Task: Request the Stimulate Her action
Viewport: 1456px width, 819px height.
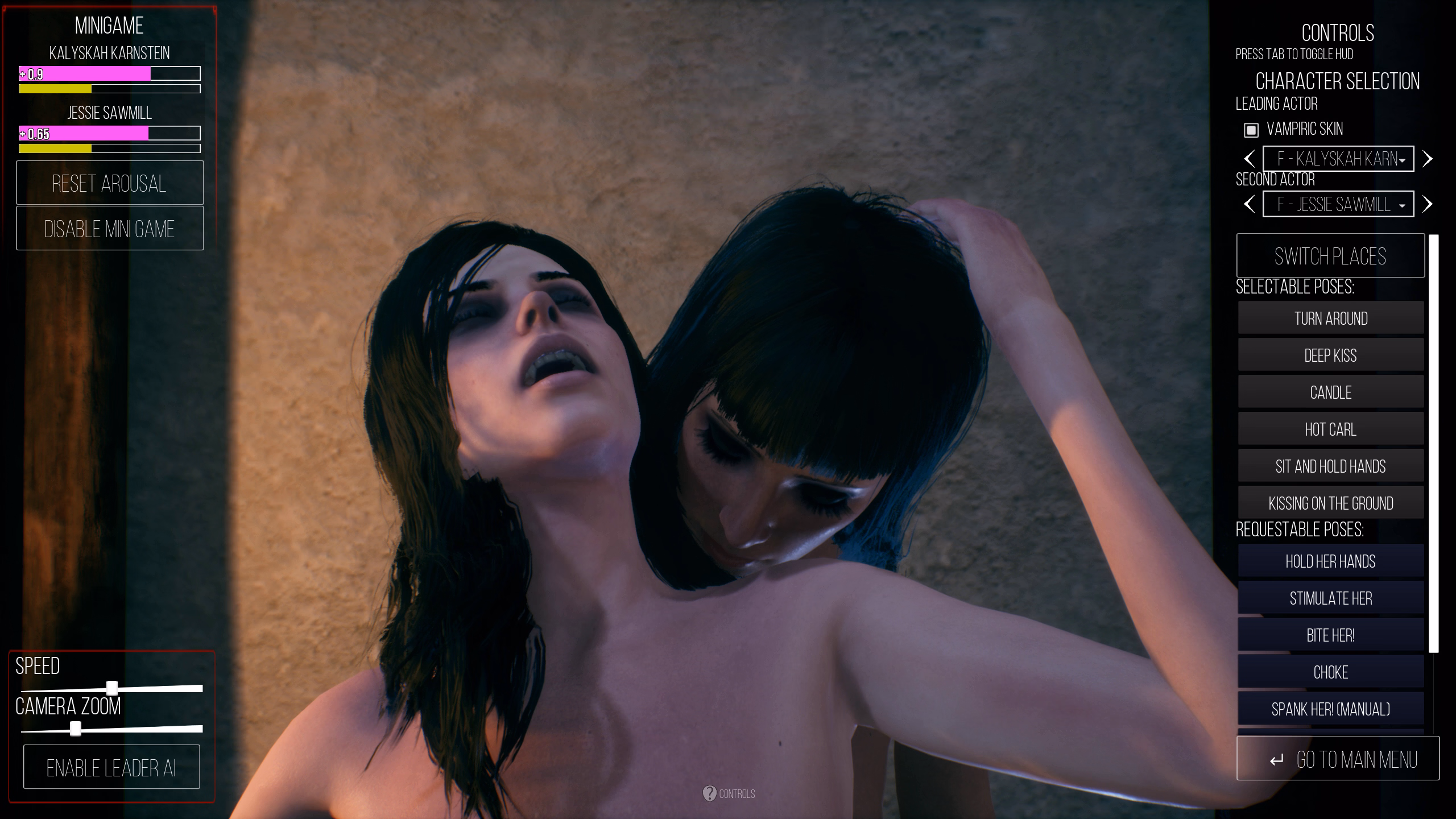Action: [x=1331, y=598]
